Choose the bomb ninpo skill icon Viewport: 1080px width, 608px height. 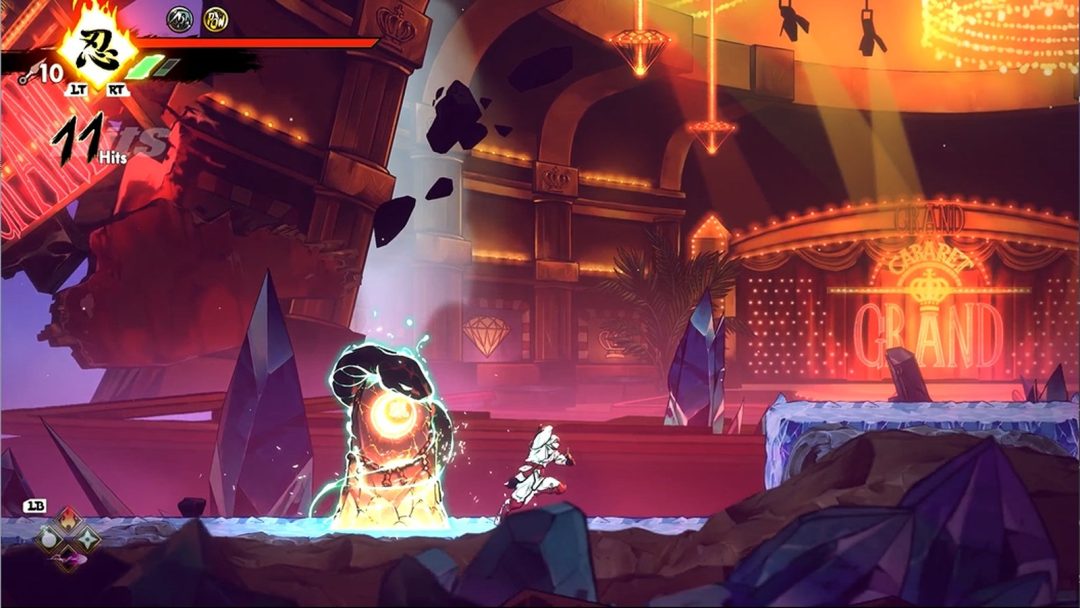tap(48, 540)
